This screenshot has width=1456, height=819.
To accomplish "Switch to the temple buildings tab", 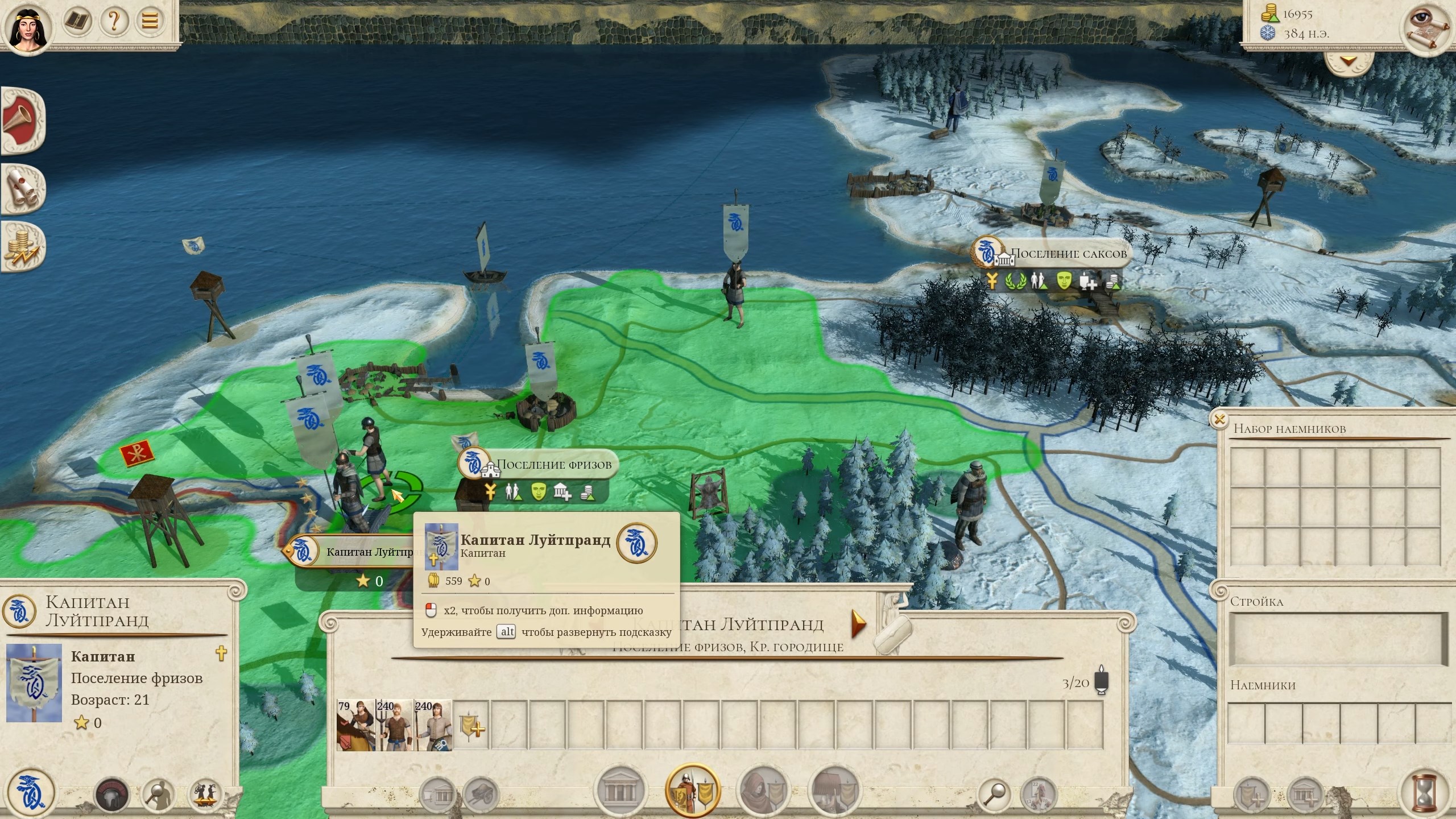I will pos(620,791).
